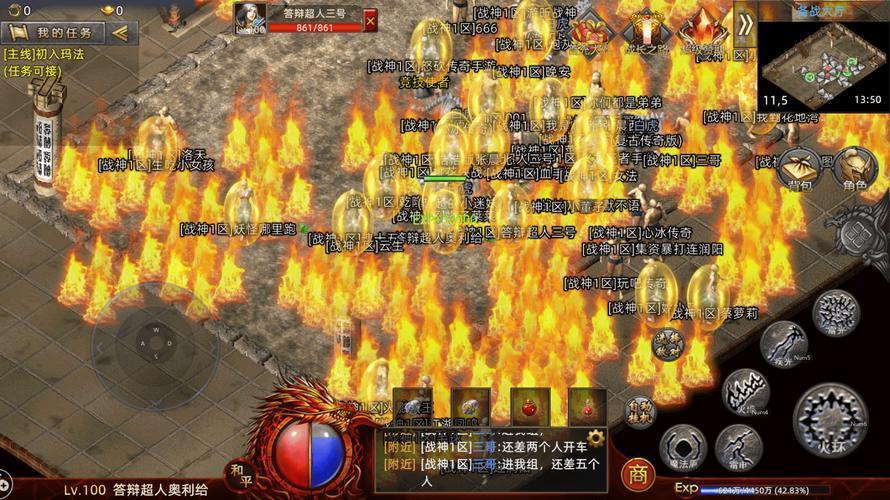Viewport: 890px width, 500px height.
Task: Cast the 火墙 fire wall skill
Action: tap(746, 390)
